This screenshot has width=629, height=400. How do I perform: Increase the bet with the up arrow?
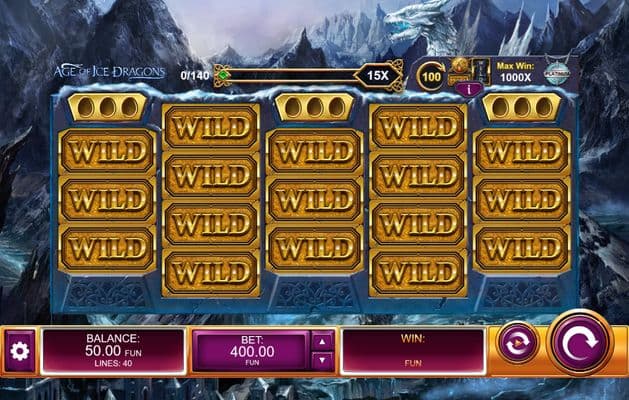[x=323, y=340]
